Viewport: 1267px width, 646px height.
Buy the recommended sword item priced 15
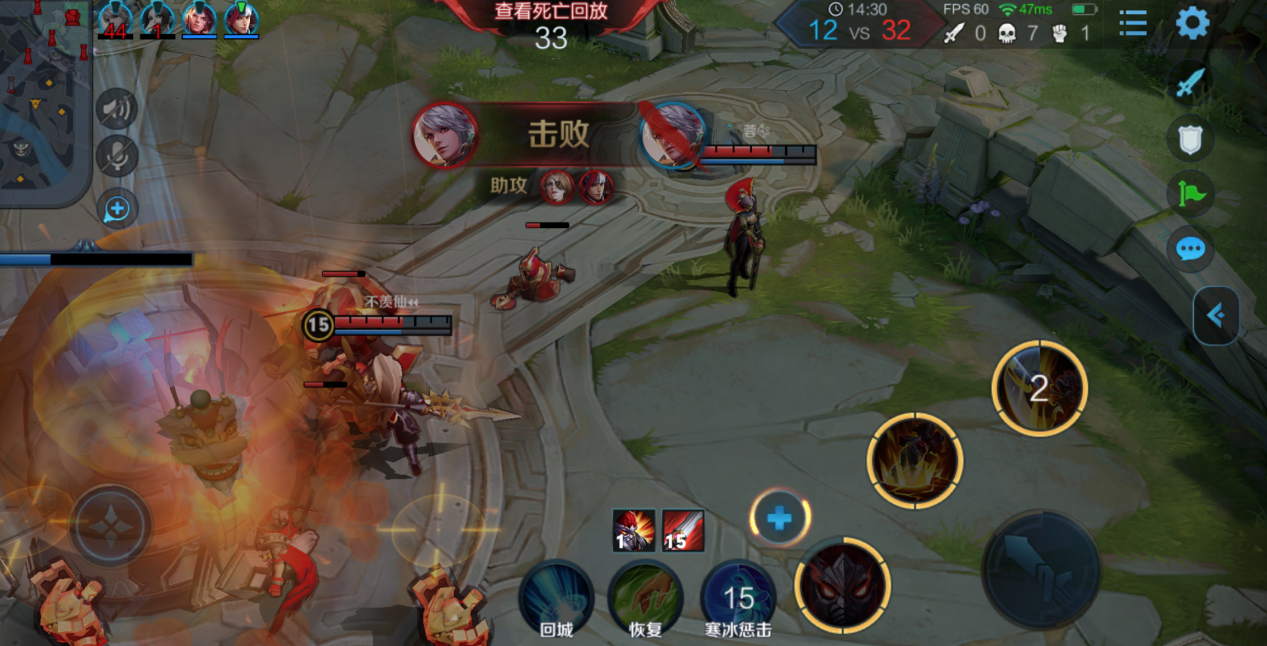click(x=683, y=531)
